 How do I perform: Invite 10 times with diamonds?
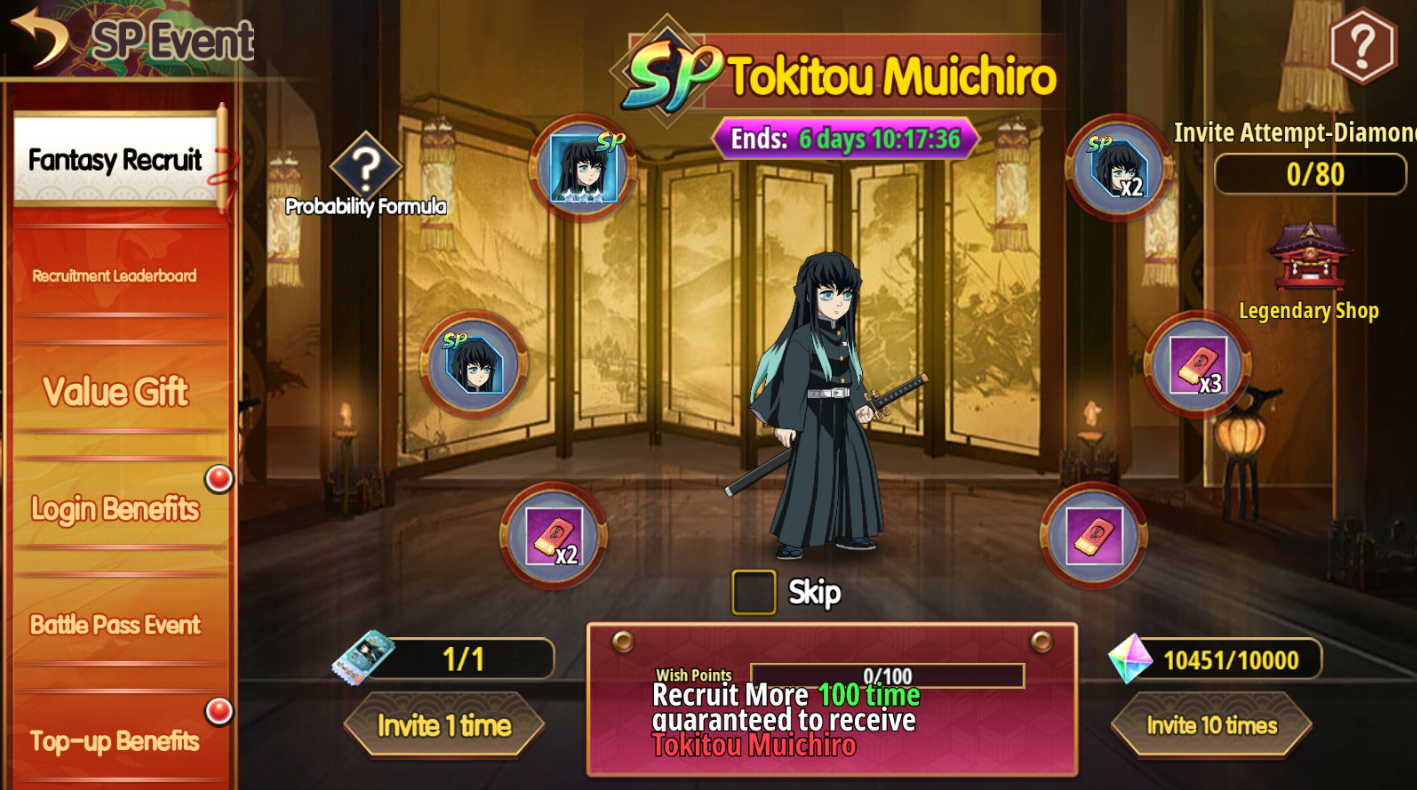click(1211, 725)
